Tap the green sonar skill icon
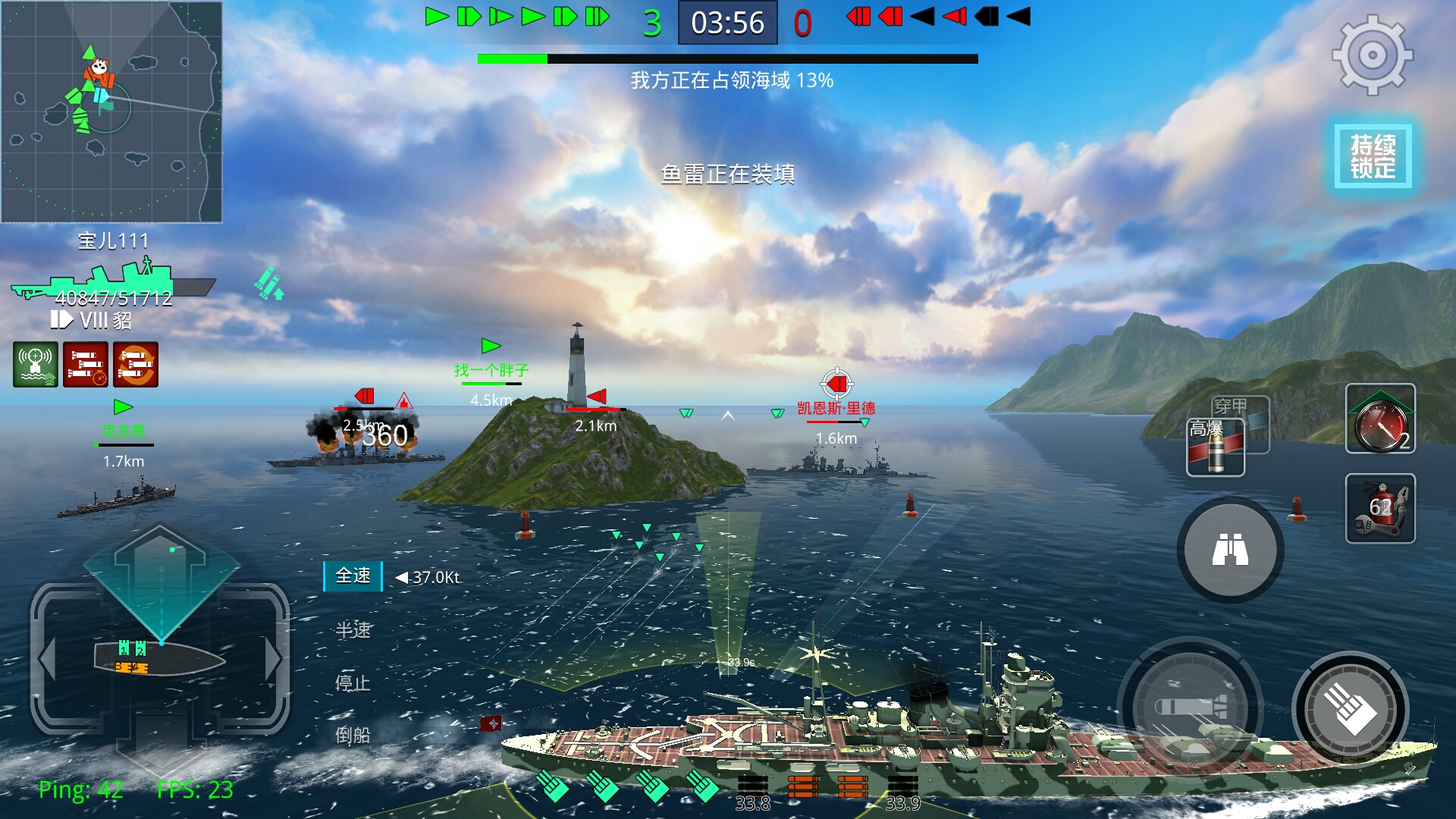Image resolution: width=1456 pixels, height=819 pixels. click(x=35, y=365)
